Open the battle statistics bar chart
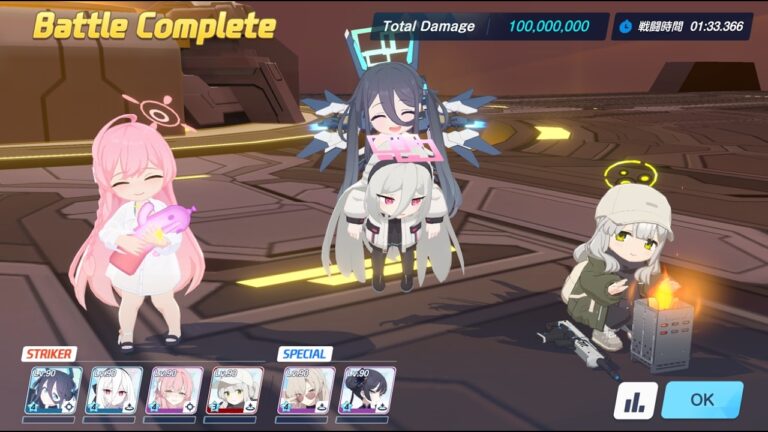 [635, 400]
